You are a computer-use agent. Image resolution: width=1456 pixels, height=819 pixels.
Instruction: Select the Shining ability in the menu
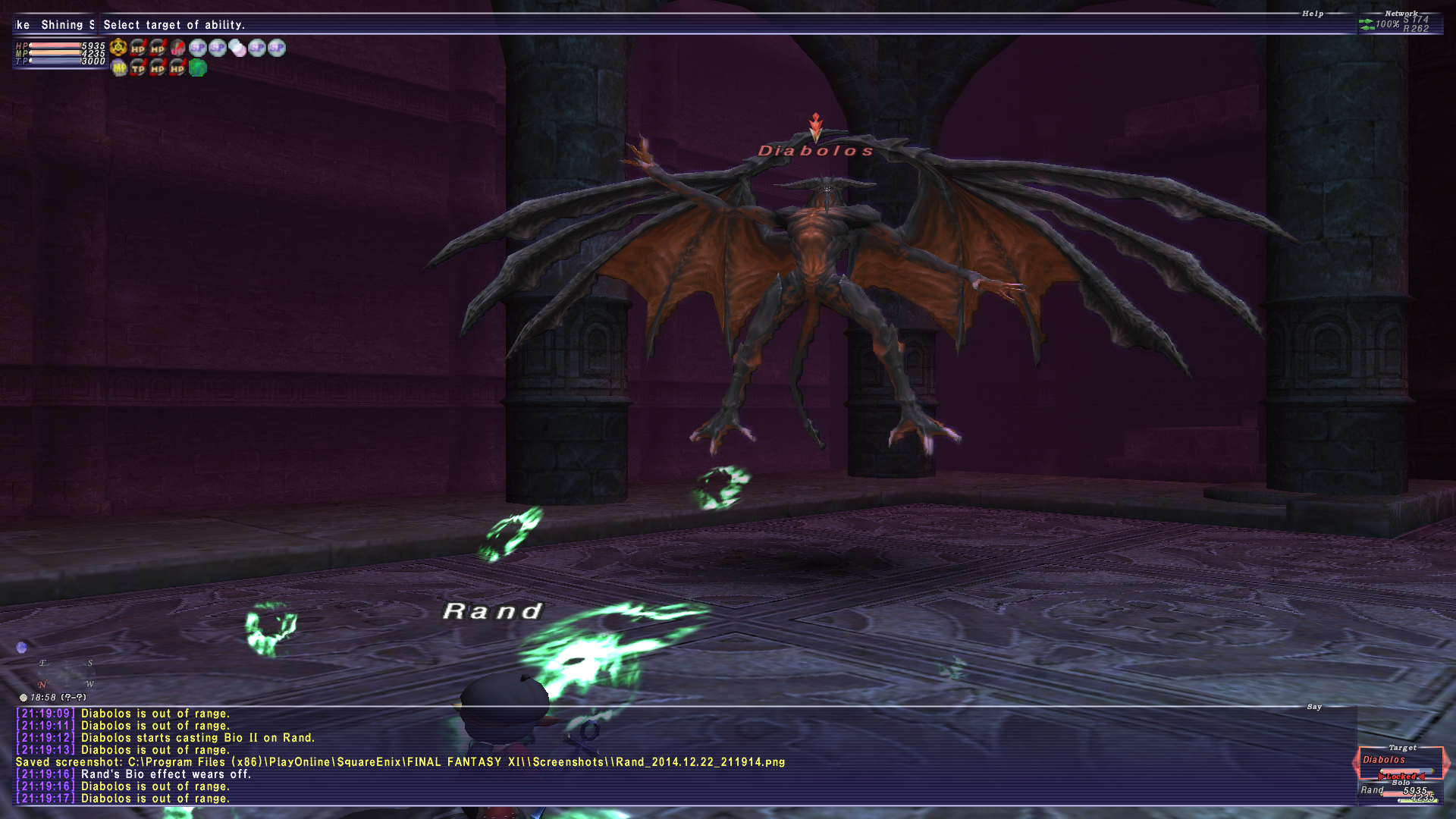[67, 25]
